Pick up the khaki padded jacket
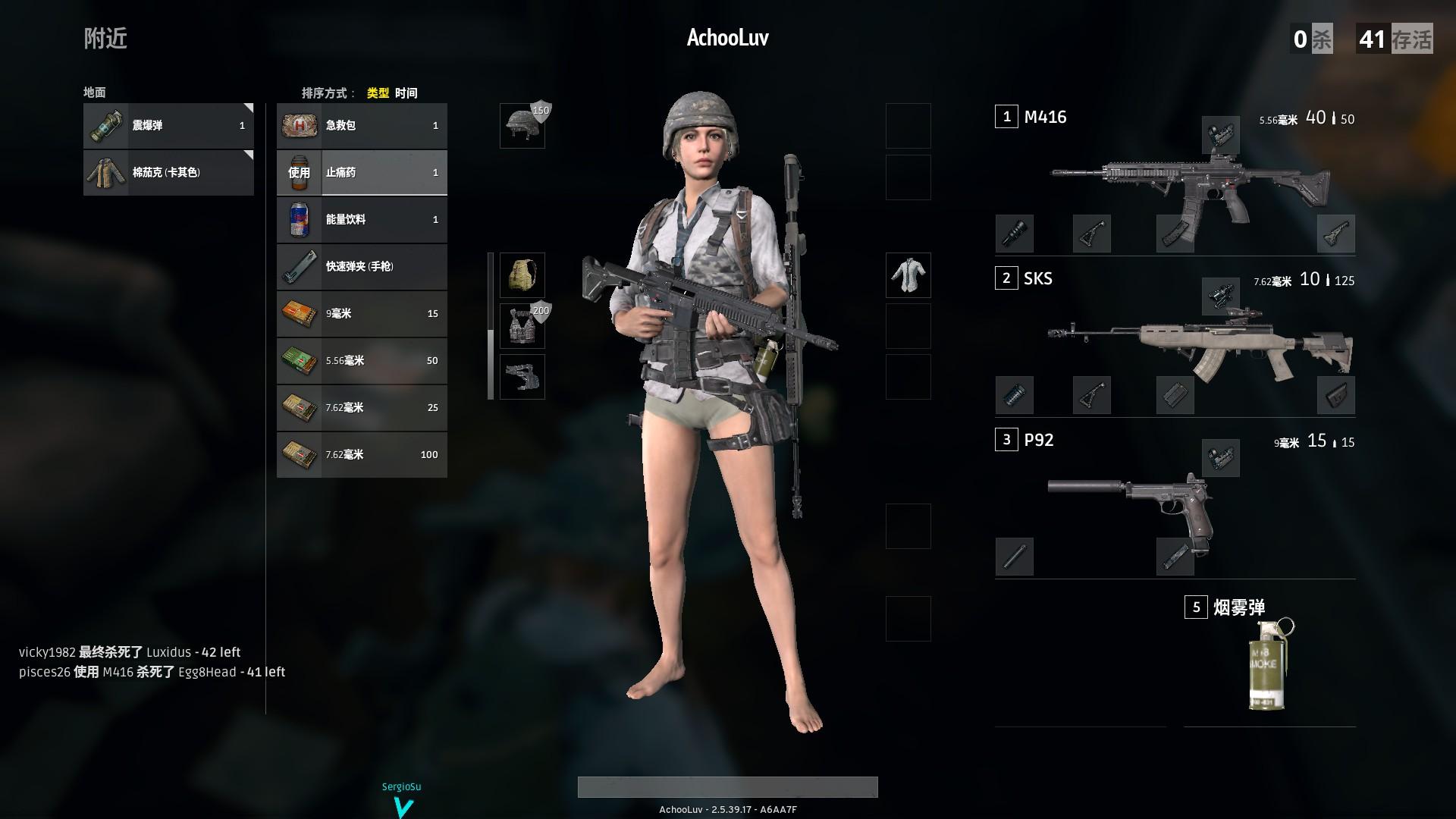 [x=168, y=173]
